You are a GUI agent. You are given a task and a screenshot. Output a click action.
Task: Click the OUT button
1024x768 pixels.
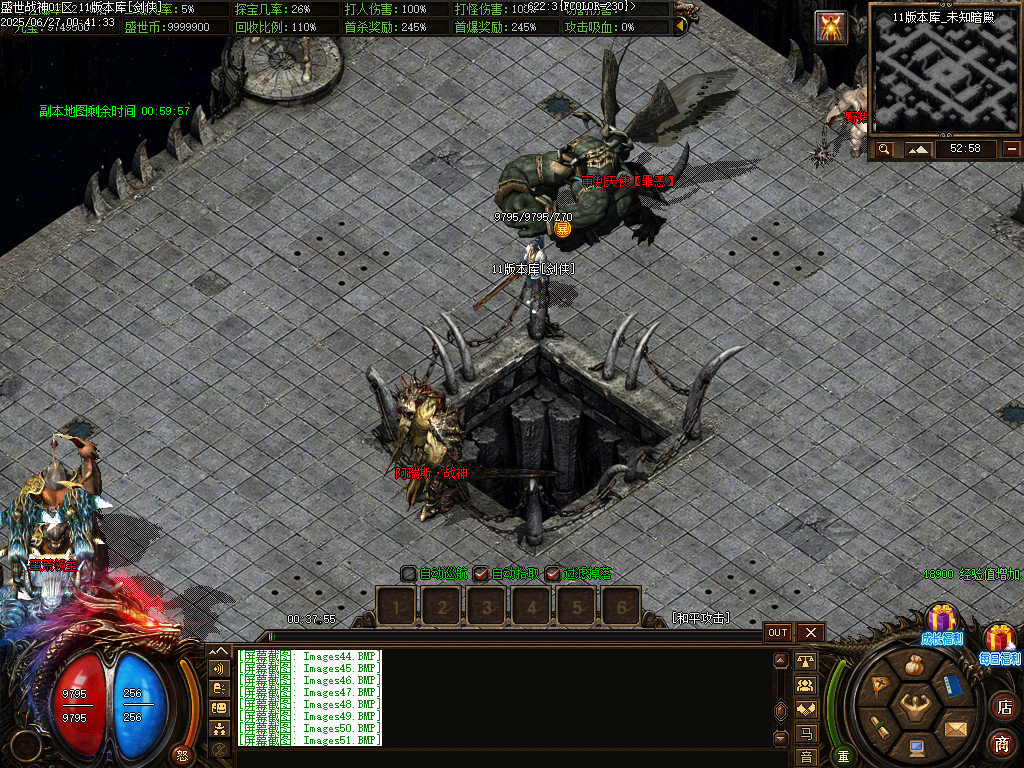pyautogui.click(x=778, y=633)
